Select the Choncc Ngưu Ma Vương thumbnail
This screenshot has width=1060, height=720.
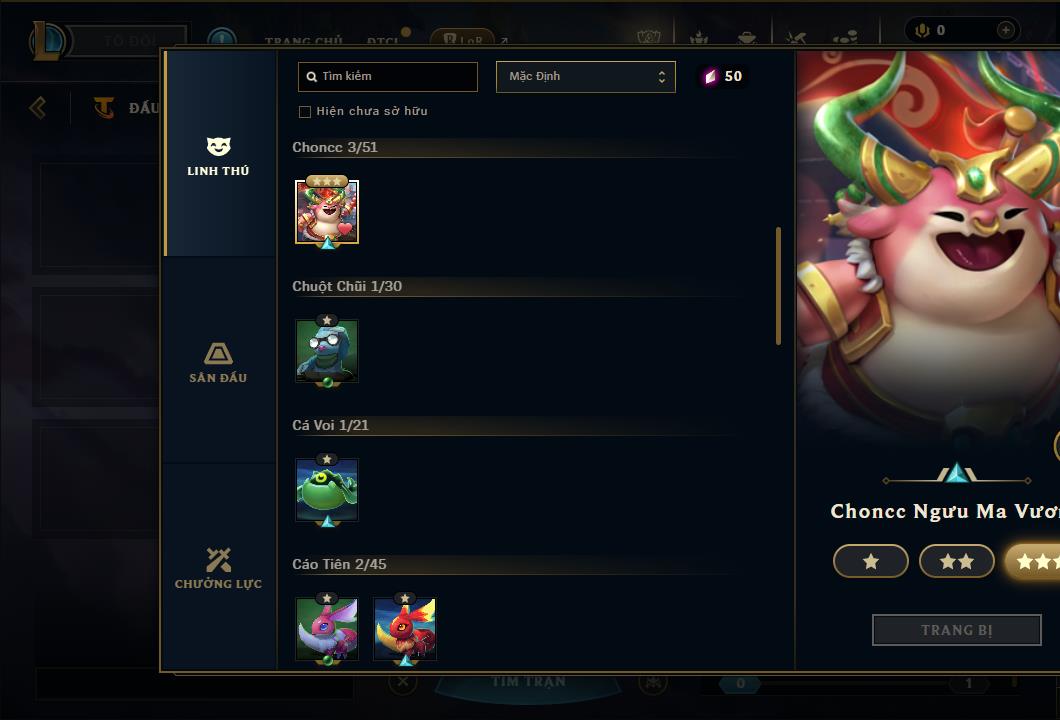click(327, 212)
